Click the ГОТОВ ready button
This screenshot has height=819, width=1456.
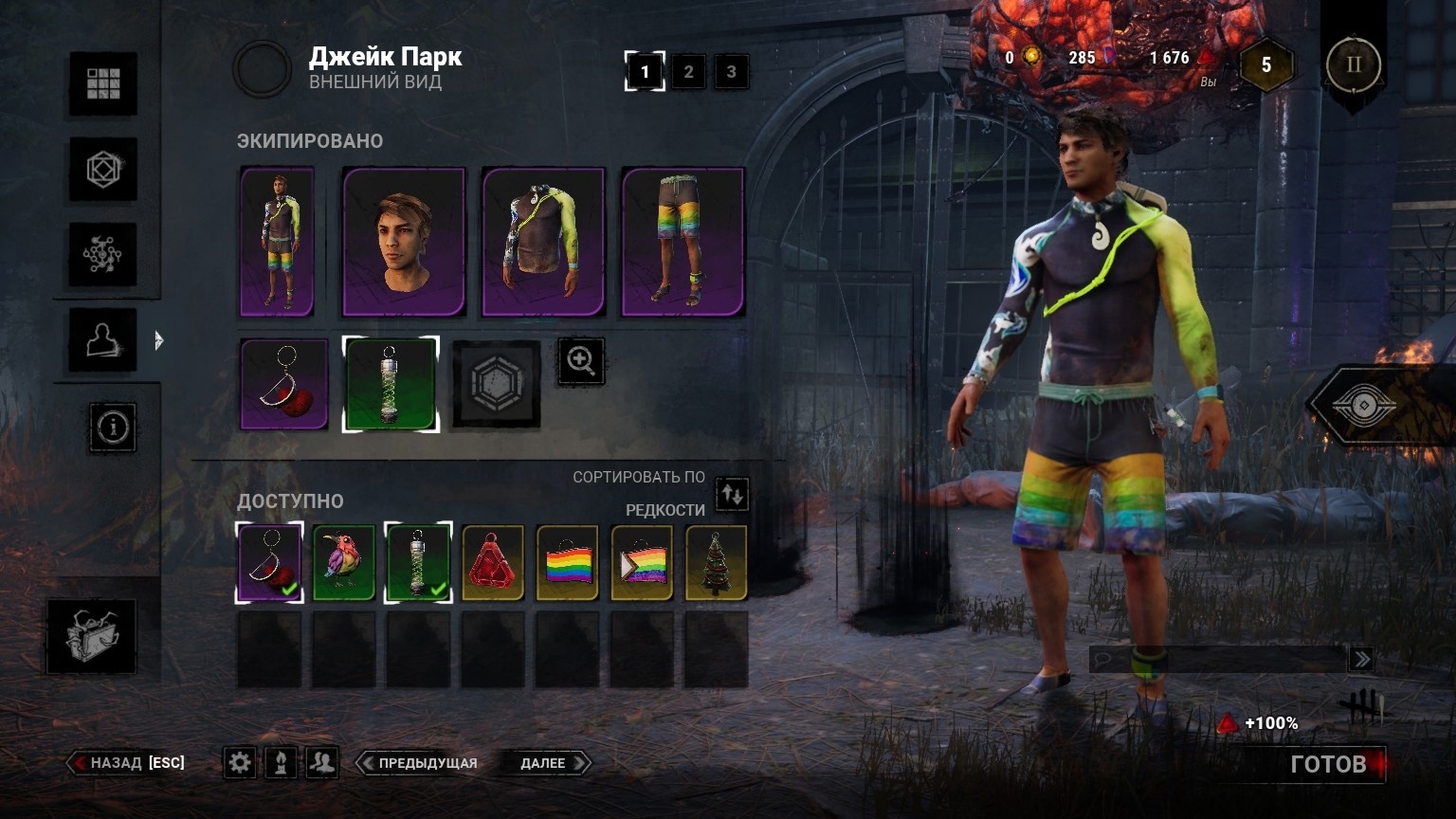(x=1327, y=764)
